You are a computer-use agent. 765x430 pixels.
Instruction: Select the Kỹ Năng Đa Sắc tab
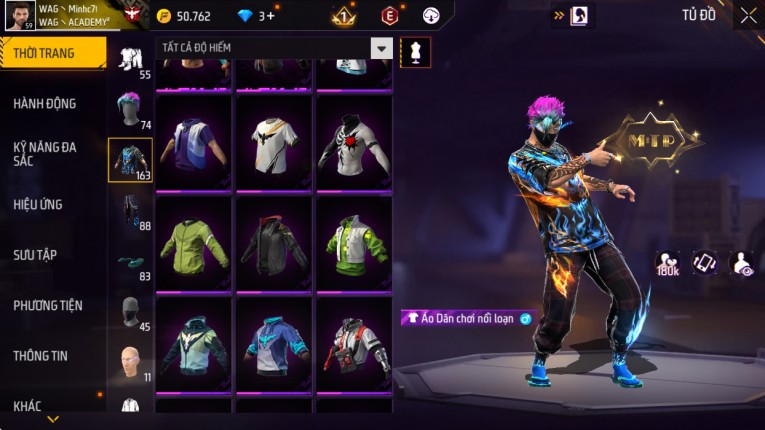45,153
